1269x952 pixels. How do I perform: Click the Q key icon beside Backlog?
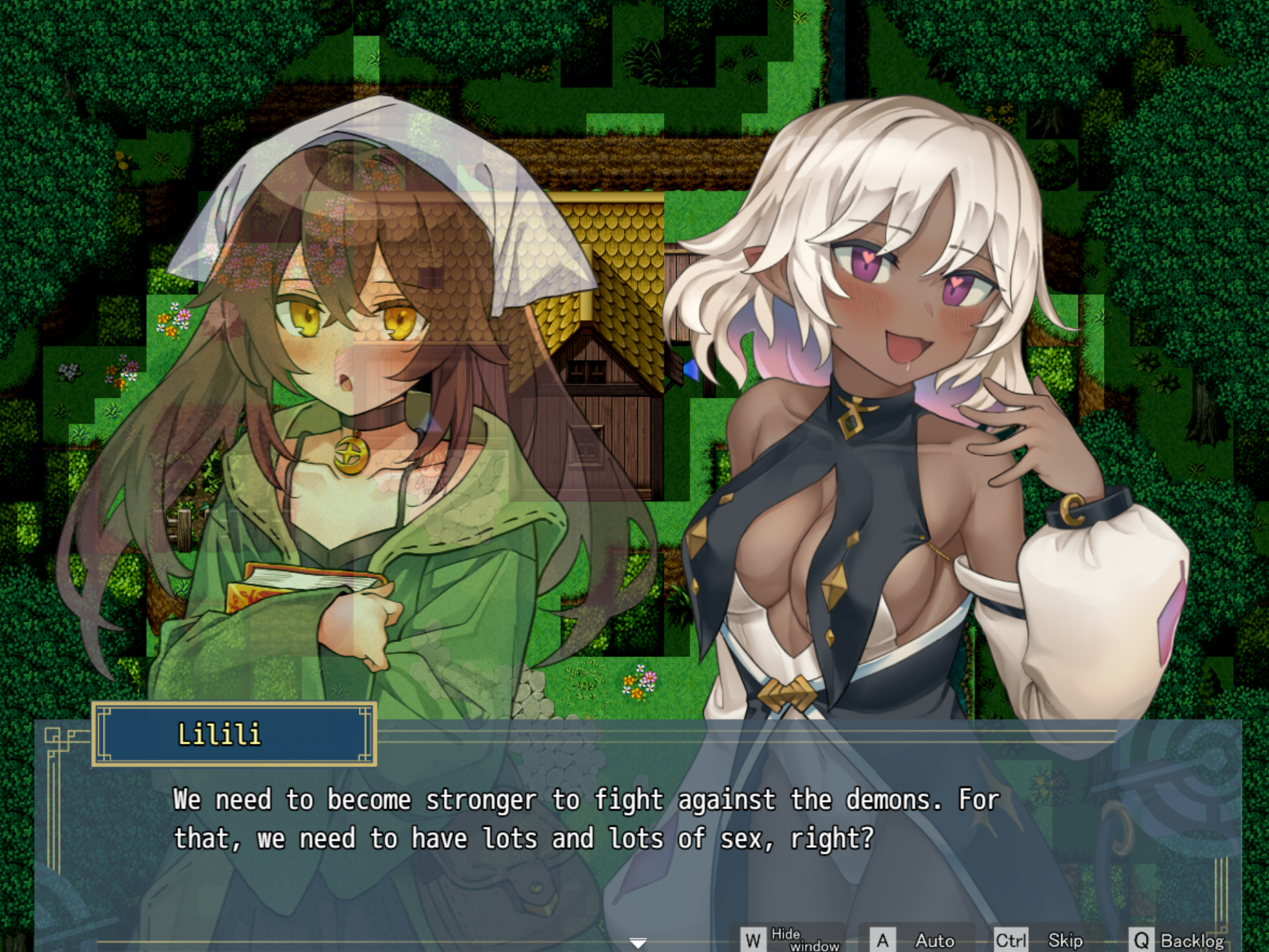(x=1143, y=940)
